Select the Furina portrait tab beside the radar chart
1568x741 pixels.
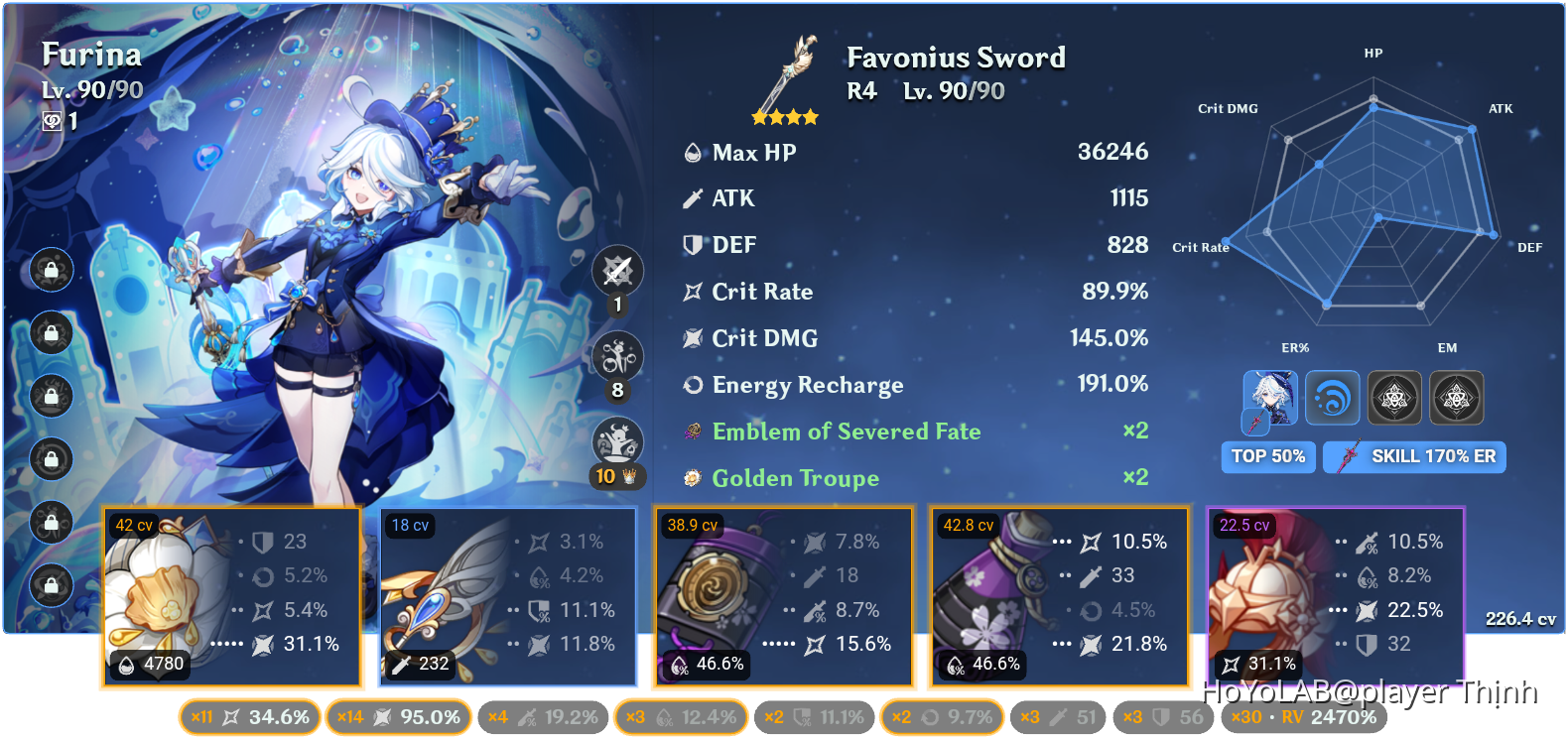pyautogui.click(x=1271, y=397)
